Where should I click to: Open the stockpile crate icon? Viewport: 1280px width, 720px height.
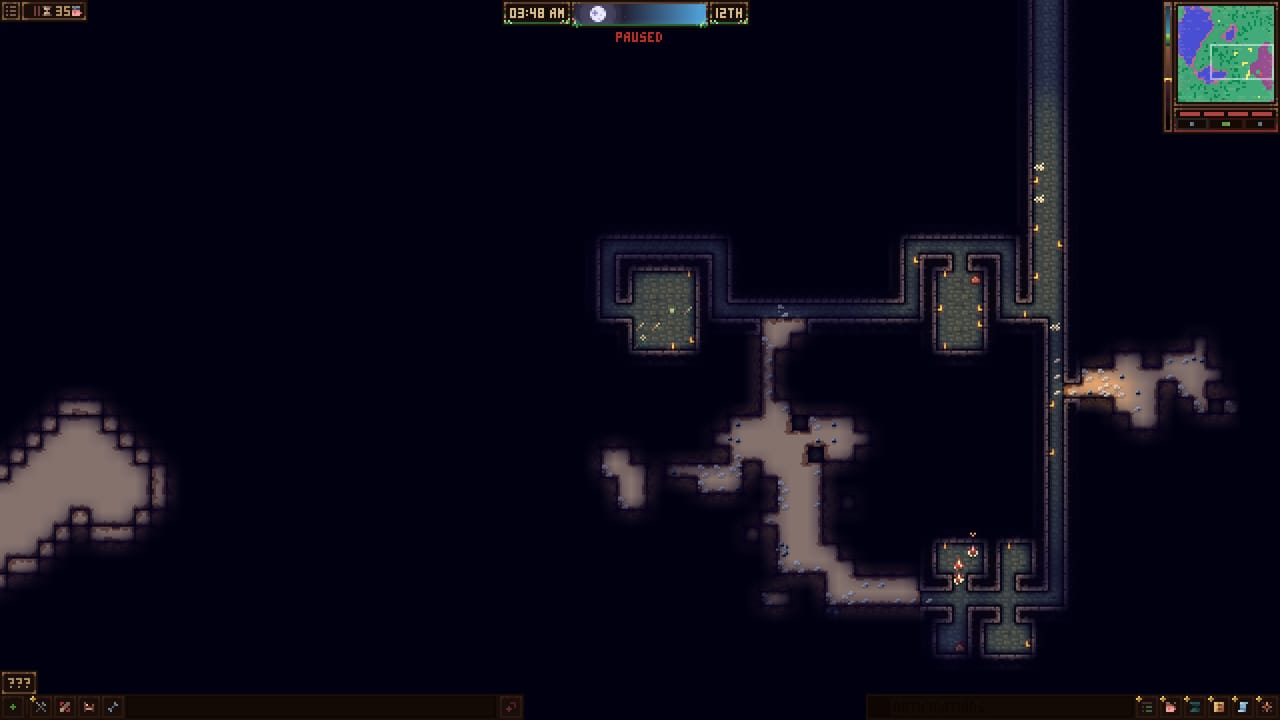(1217, 707)
